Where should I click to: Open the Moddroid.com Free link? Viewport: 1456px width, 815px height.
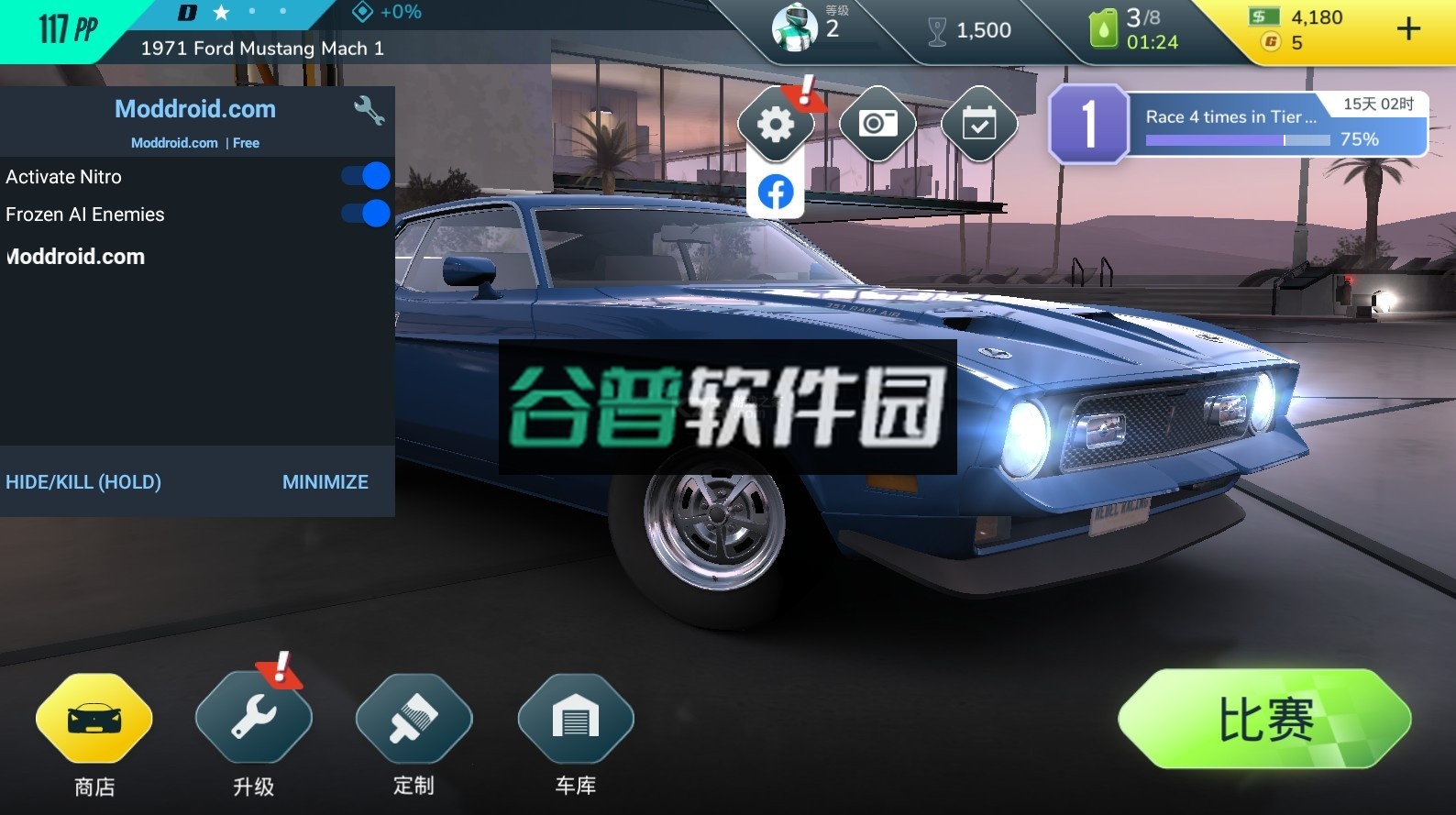(195, 143)
